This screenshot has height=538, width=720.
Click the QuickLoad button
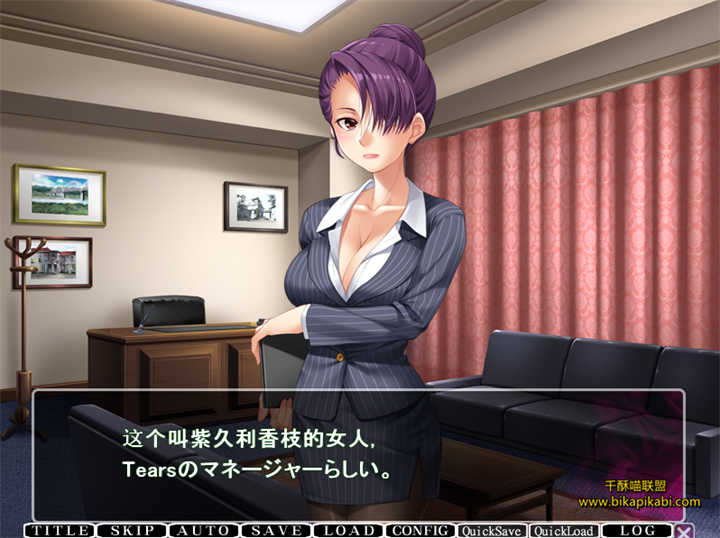[564, 531]
